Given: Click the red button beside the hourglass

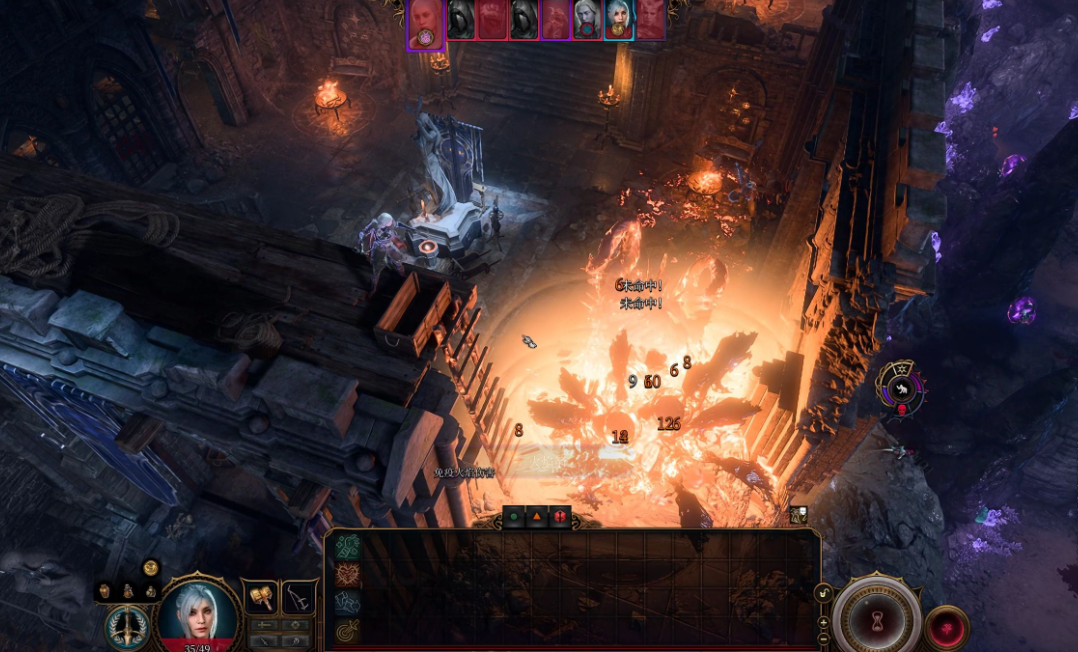Looking at the screenshot, I should tap(946, 628).
